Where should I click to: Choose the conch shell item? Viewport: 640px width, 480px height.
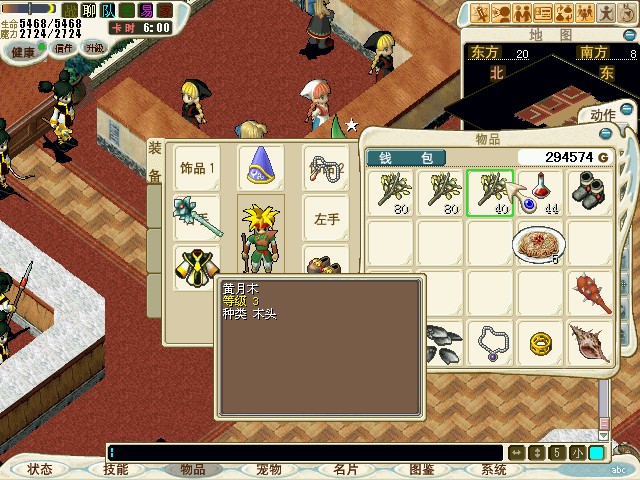590,344
